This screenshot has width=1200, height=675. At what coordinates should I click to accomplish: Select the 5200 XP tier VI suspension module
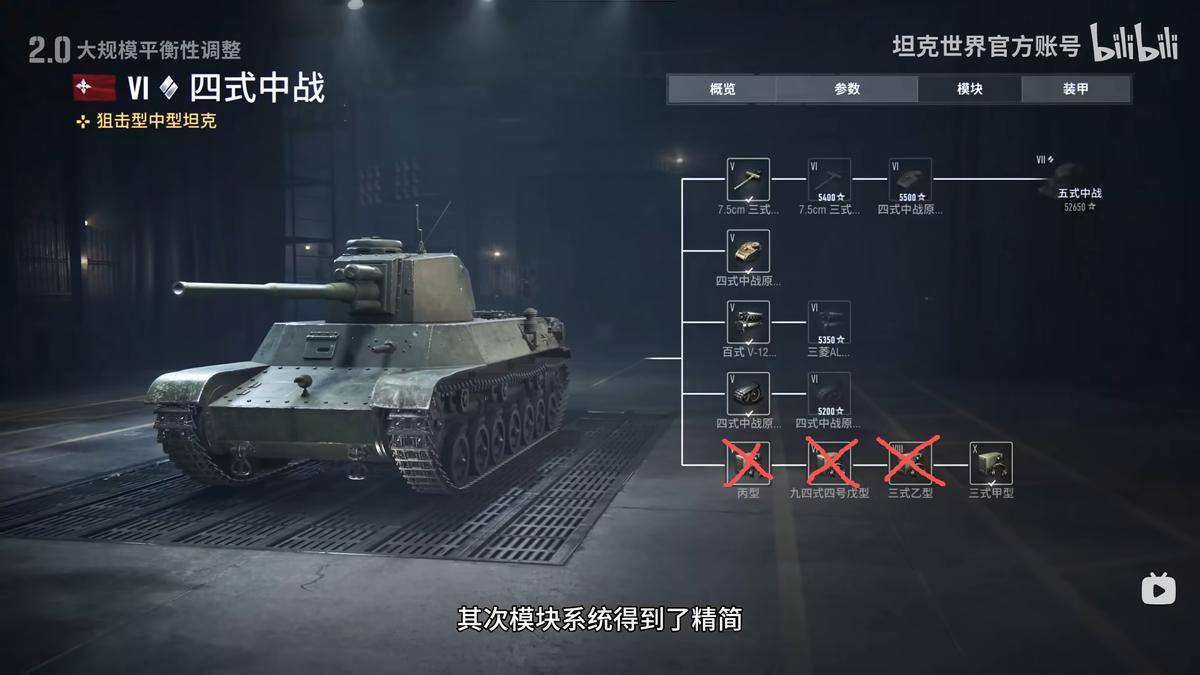[829, 393]
